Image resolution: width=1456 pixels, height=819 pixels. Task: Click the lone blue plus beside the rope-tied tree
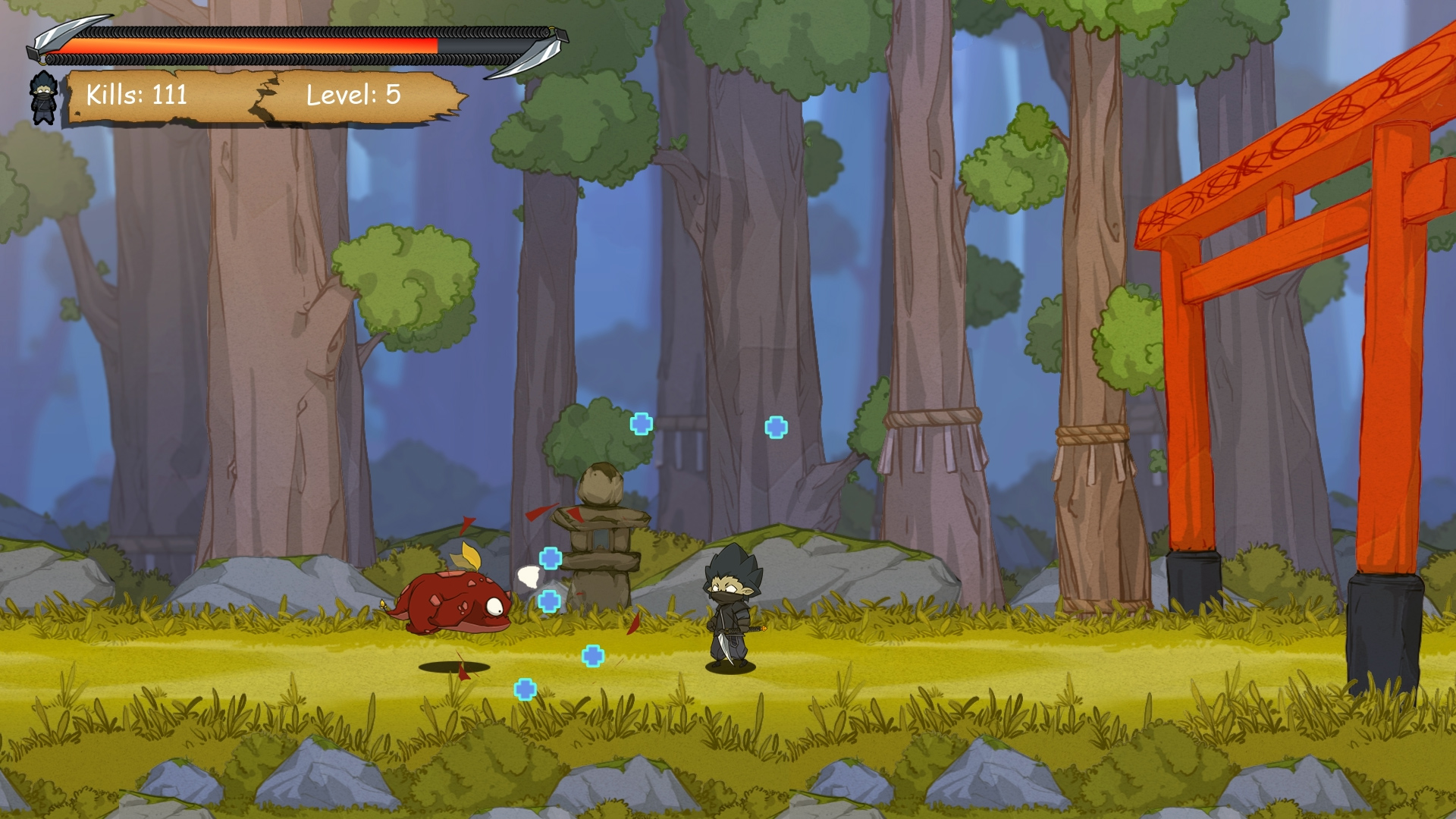point(775,426)
